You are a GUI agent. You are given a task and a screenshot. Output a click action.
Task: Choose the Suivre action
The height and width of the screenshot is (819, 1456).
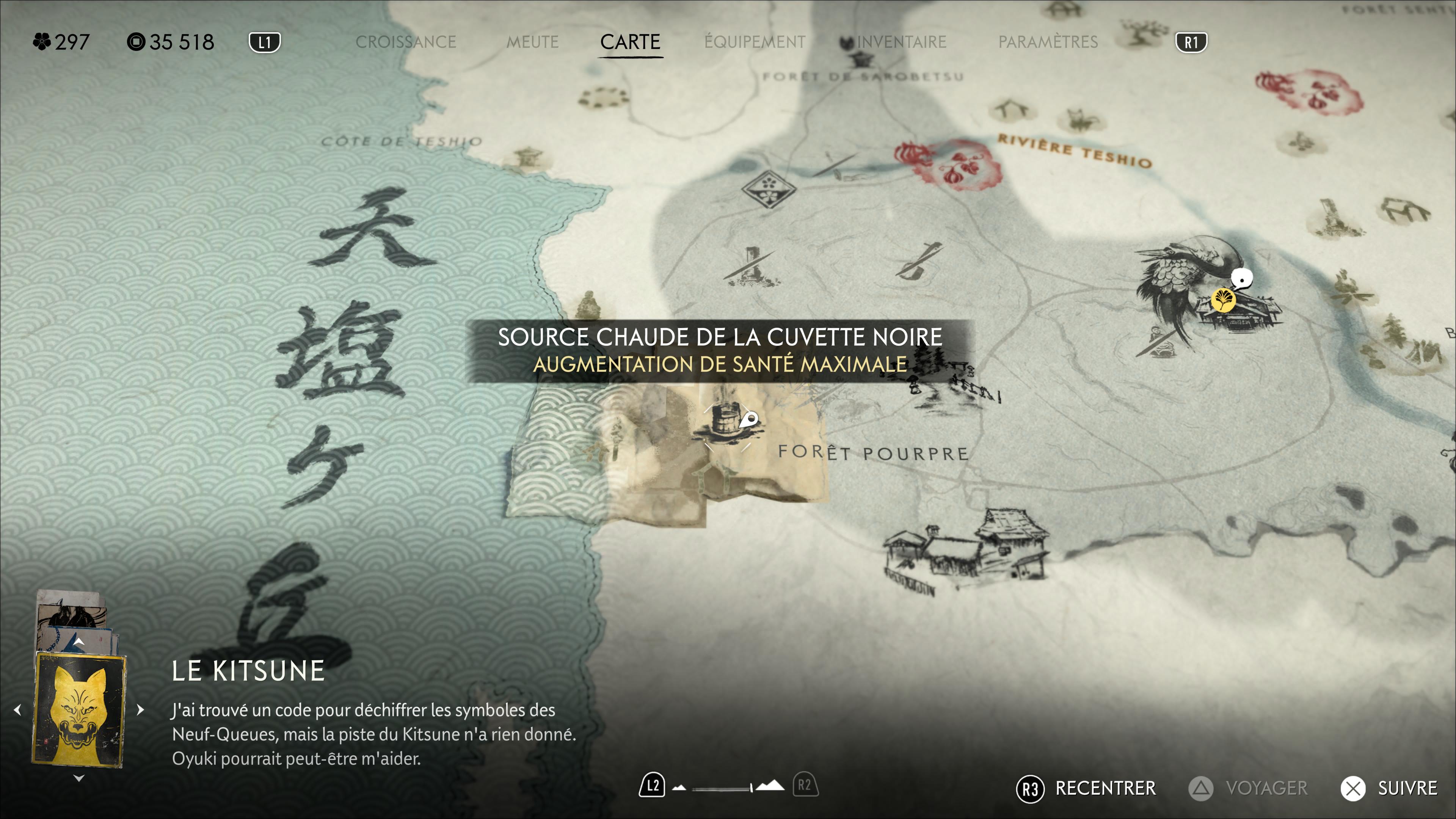point(1389,789)
